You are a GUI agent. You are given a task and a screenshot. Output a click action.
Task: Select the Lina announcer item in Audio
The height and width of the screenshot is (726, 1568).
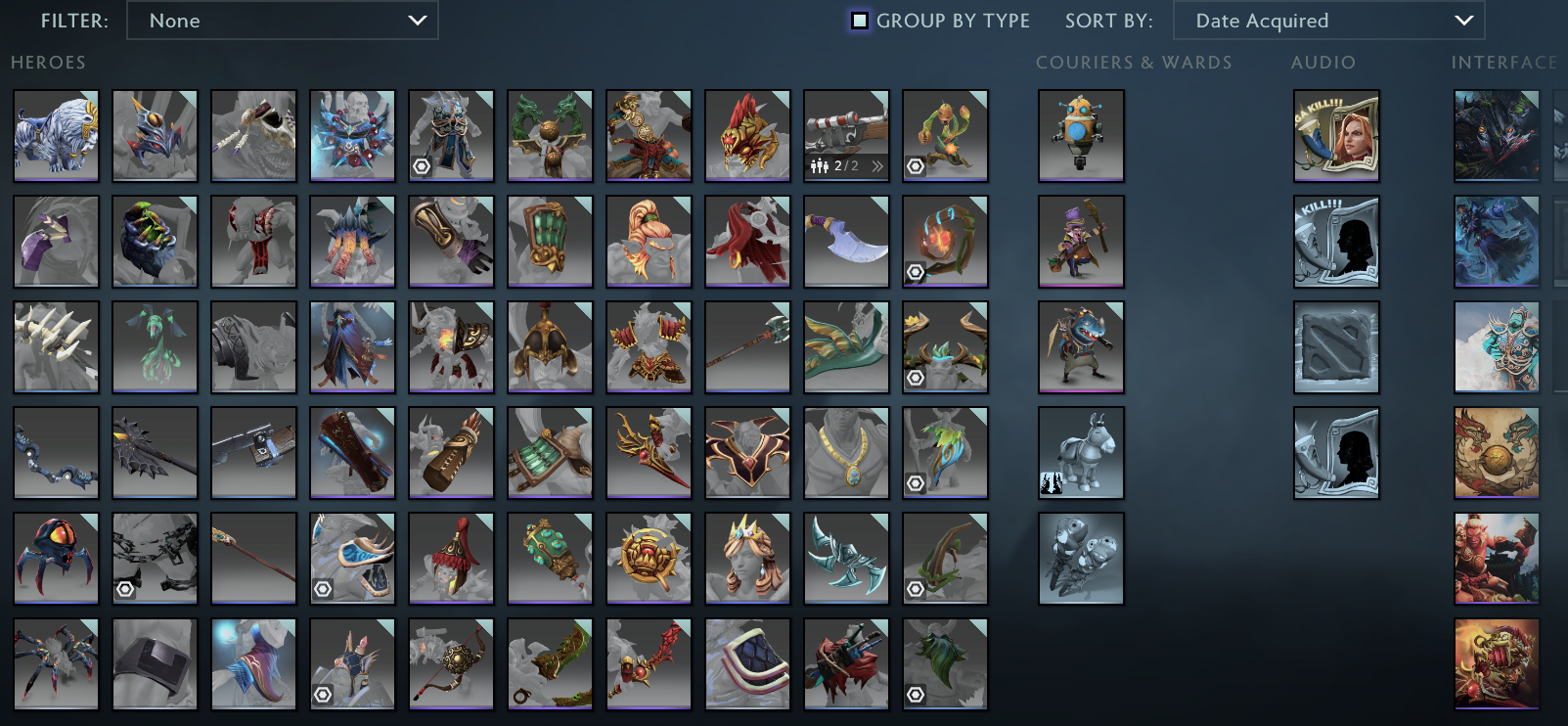[x=1336, y=135]
